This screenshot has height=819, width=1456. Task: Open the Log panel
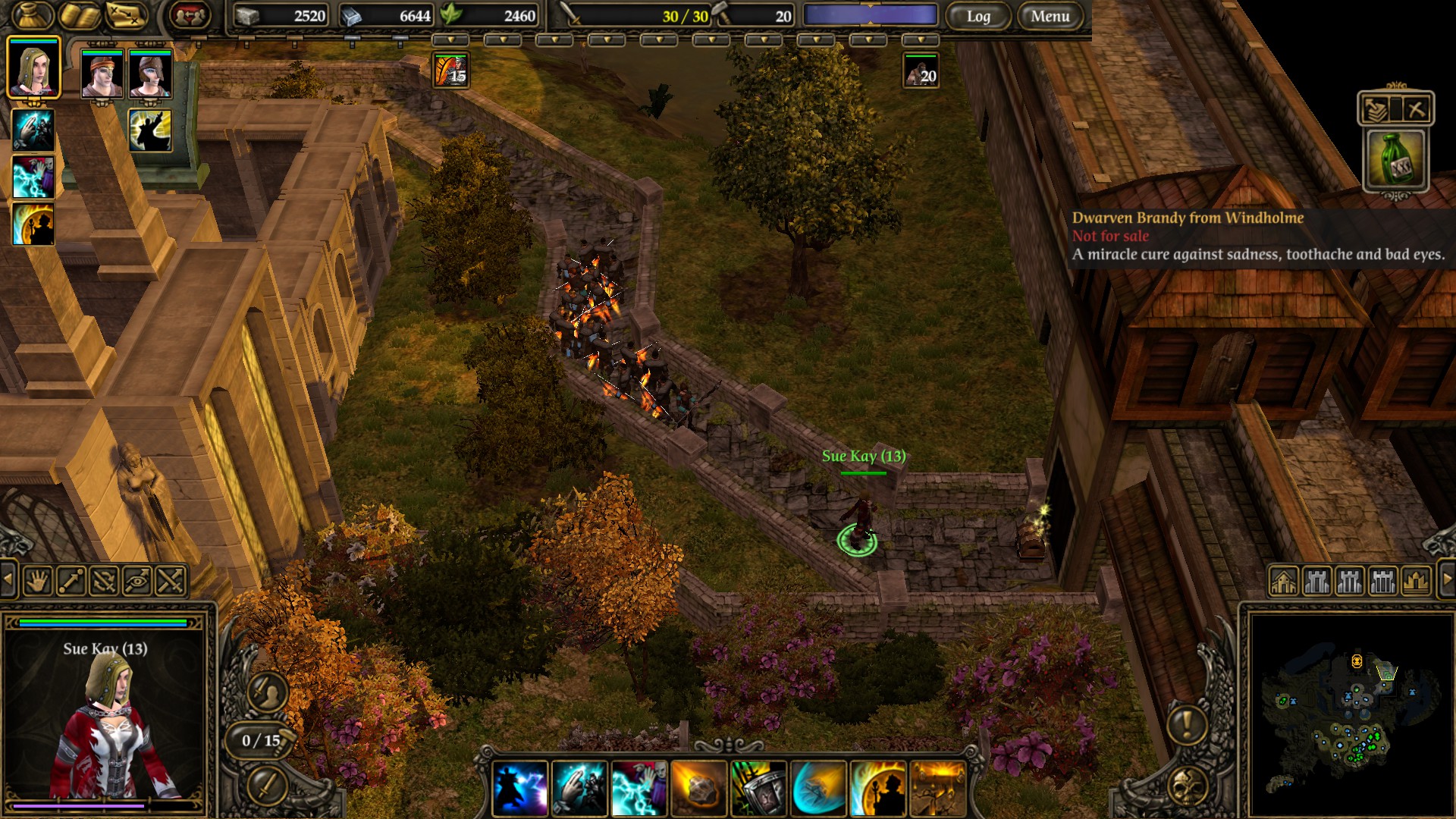pyautogui.click(x=978, y=16)
